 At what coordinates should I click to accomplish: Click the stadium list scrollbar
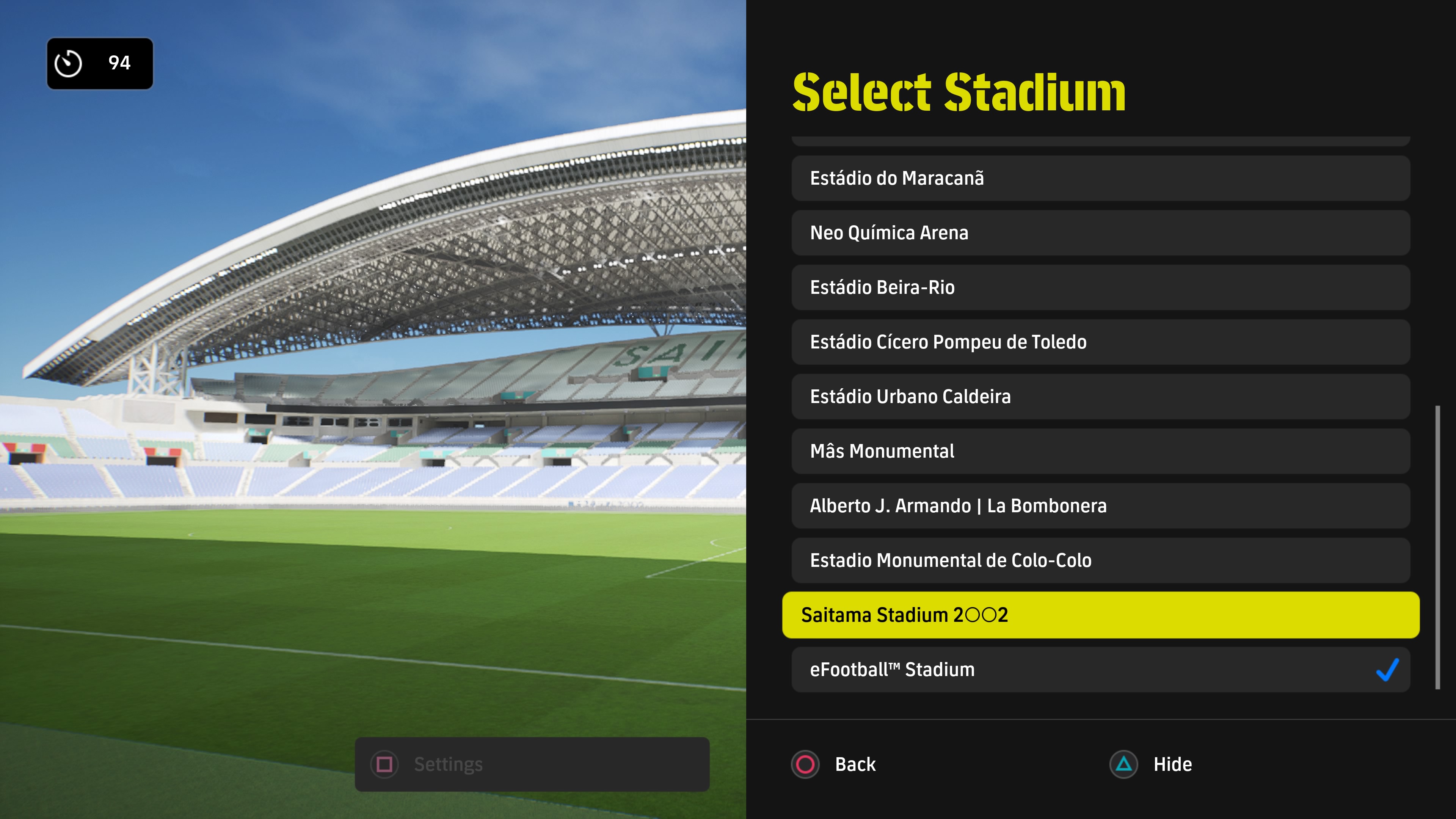pos(1437,547)
